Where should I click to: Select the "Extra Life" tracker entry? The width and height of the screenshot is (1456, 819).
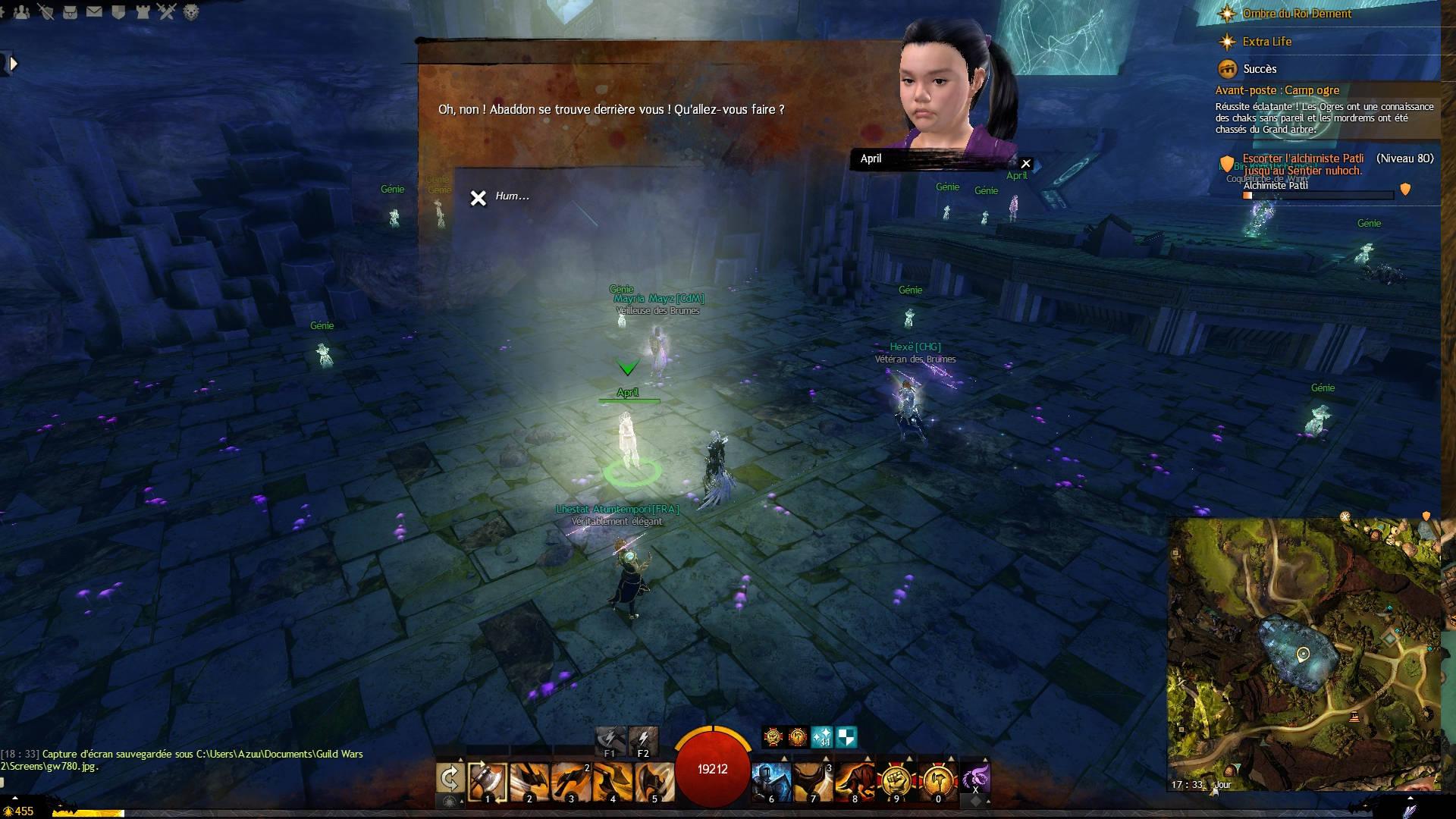tap(1266, 42)
